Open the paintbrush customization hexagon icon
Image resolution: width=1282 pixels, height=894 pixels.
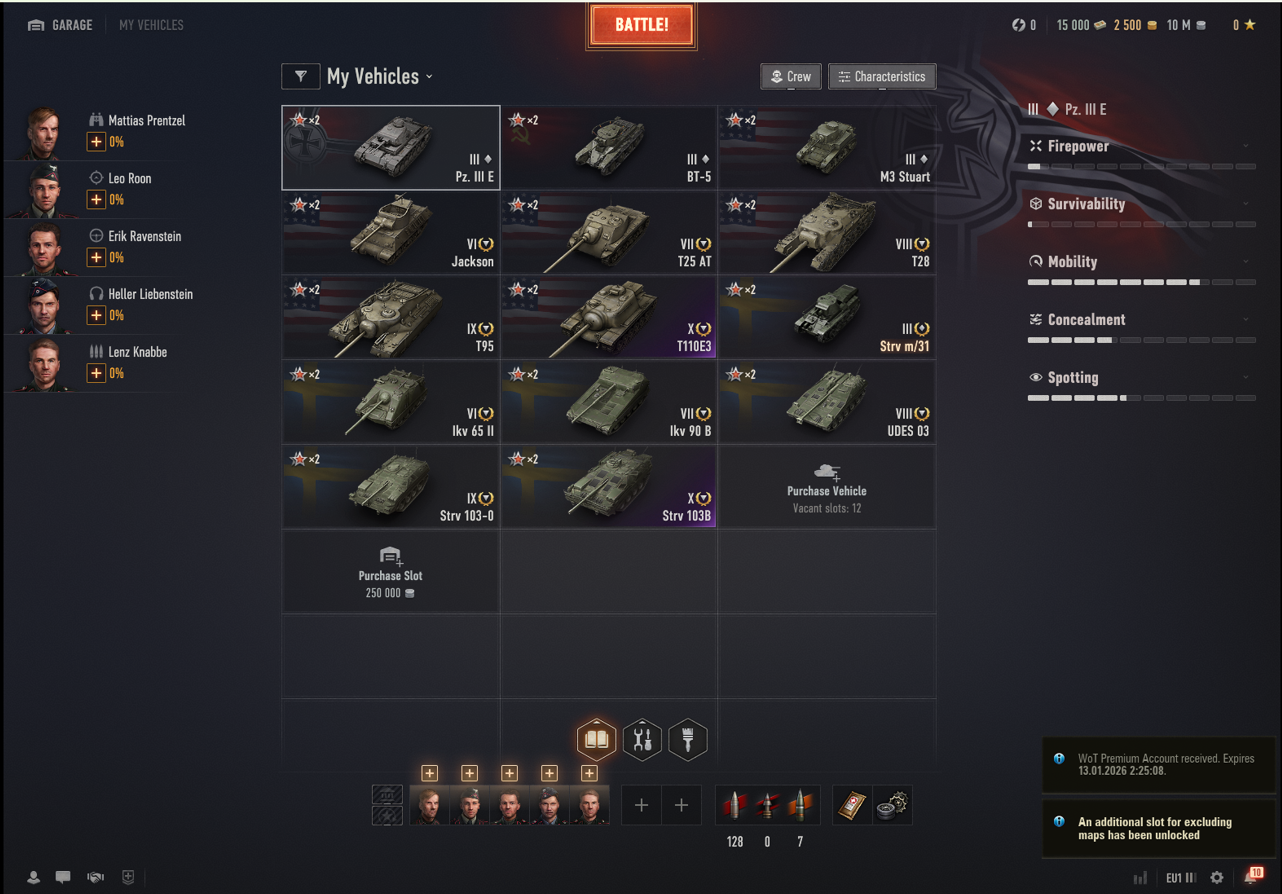tap(687, 740)
